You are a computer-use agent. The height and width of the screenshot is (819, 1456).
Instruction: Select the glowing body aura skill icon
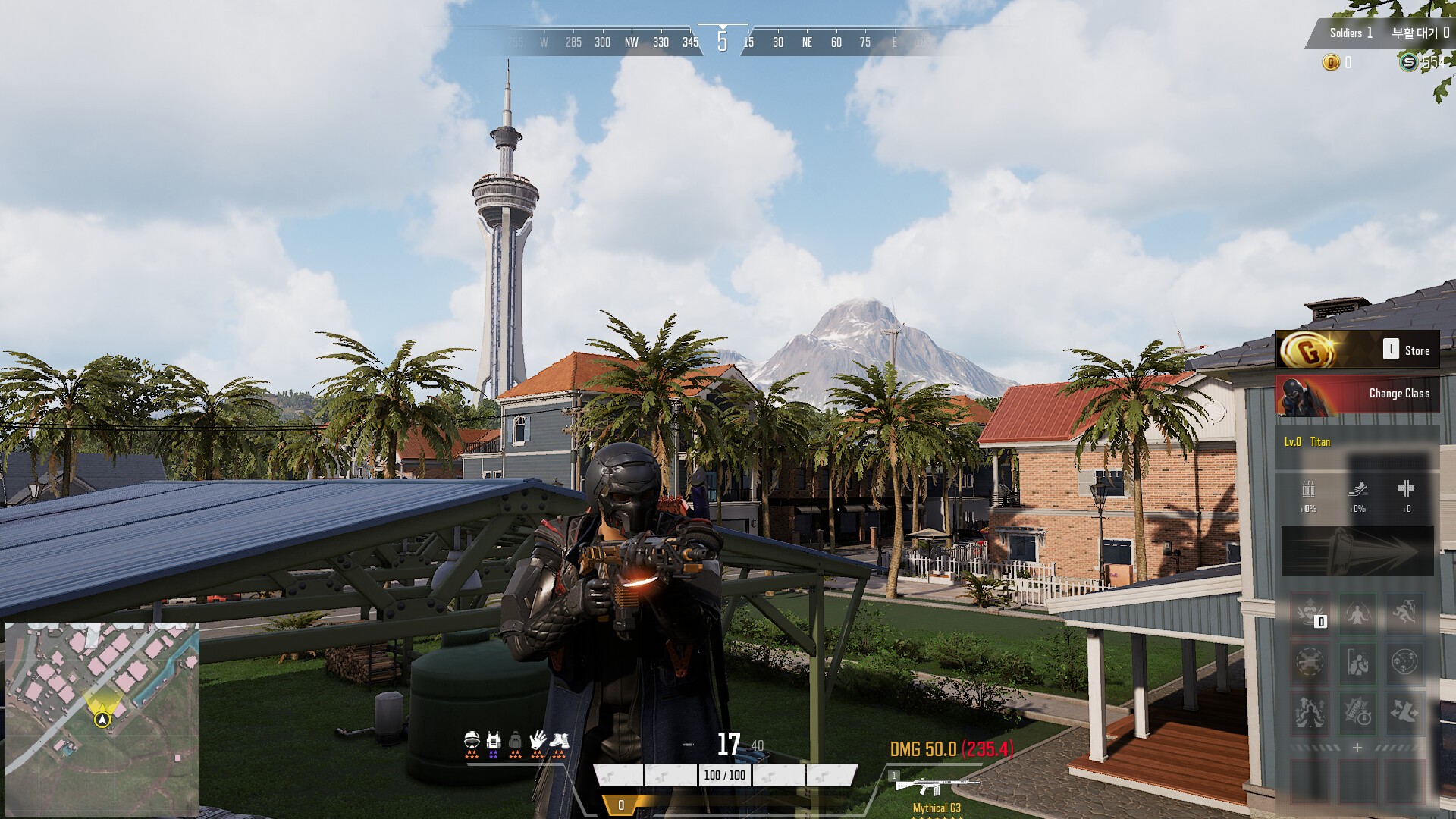tap(1357, 614)
